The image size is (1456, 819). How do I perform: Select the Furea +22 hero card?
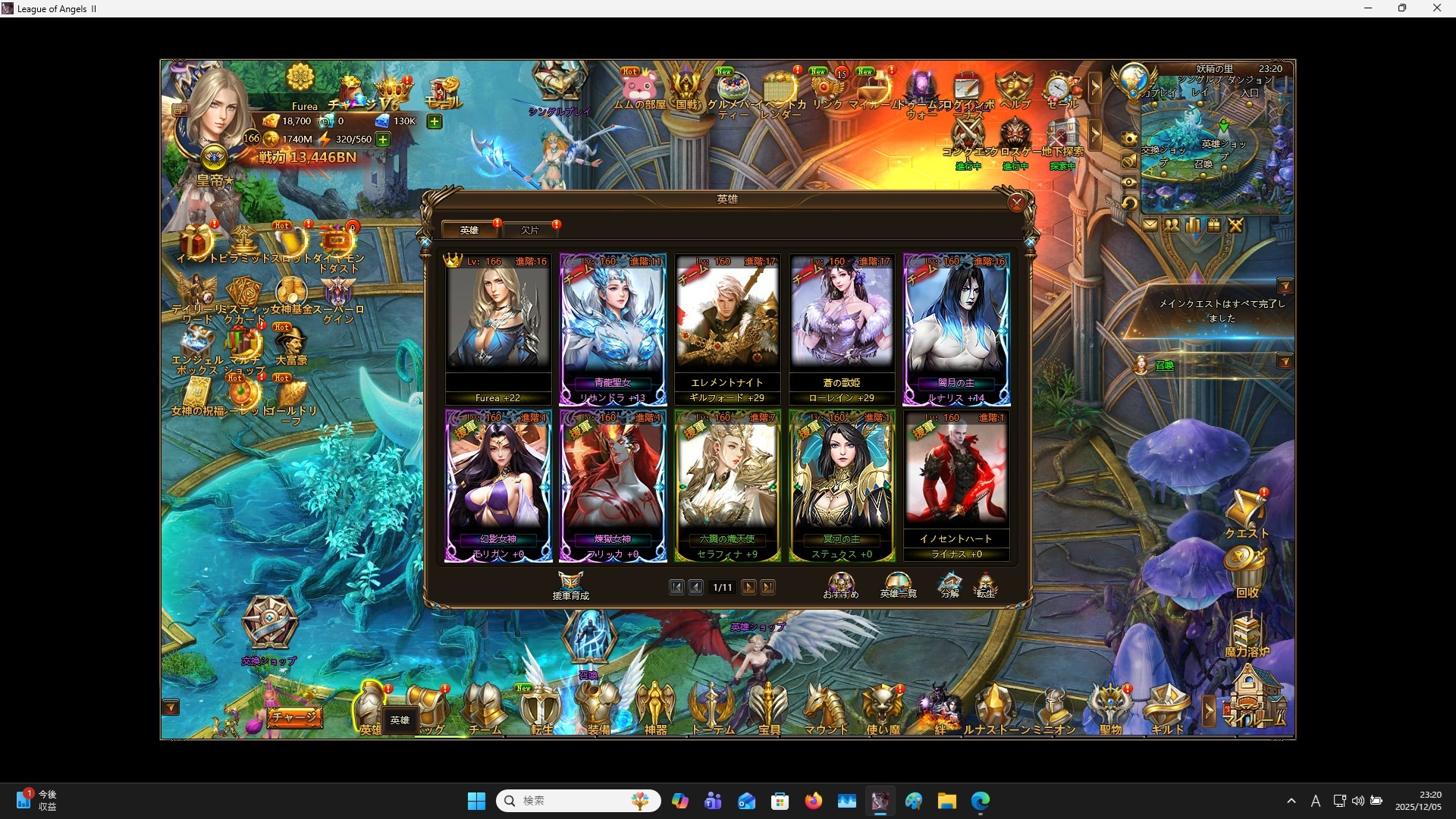(498, 326)
